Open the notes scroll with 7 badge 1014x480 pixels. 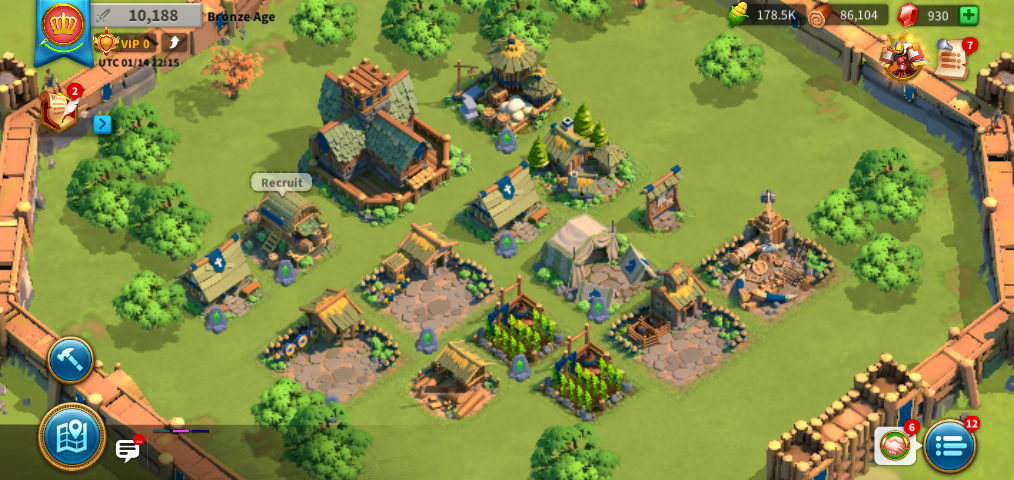(953, 59)
